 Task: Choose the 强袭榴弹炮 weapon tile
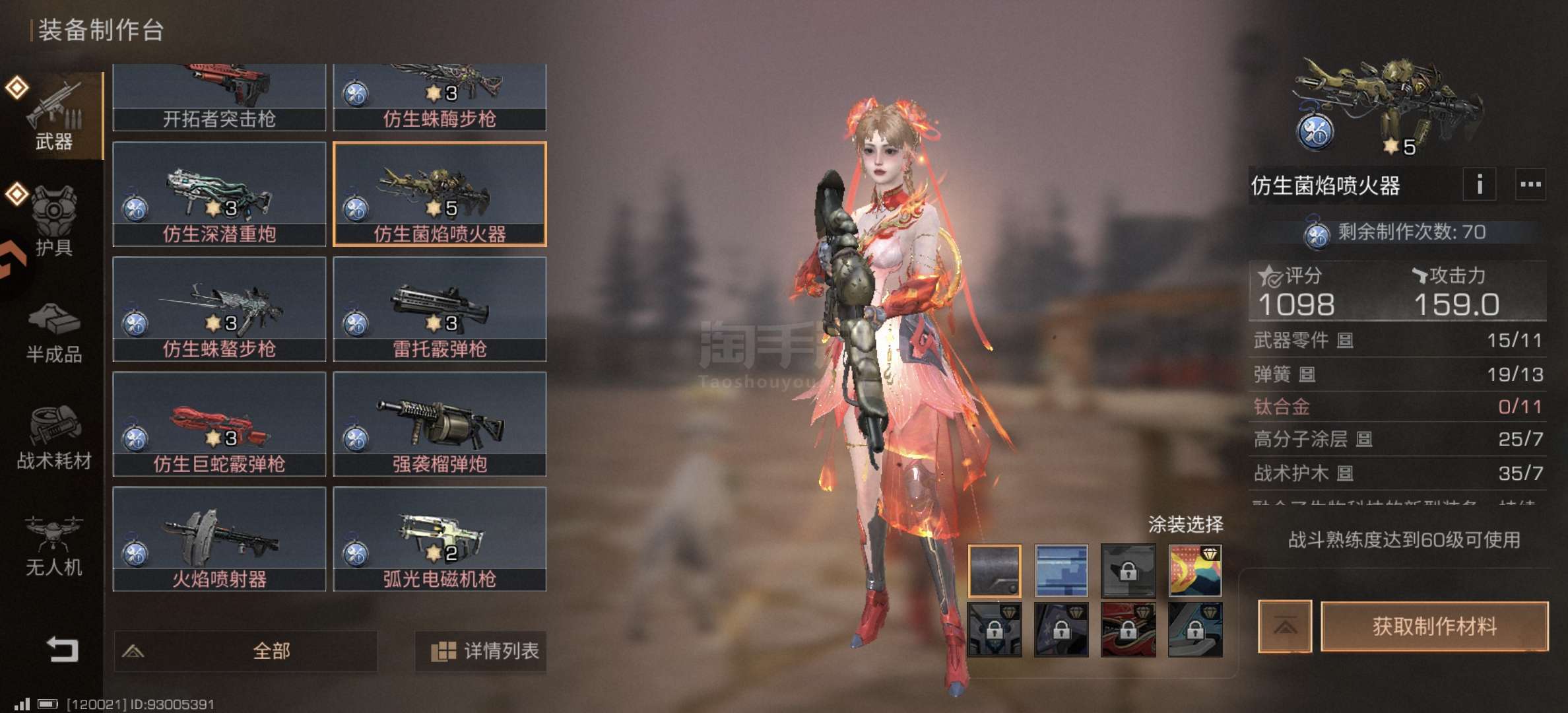pyautogui.click(x=440, y=424)
